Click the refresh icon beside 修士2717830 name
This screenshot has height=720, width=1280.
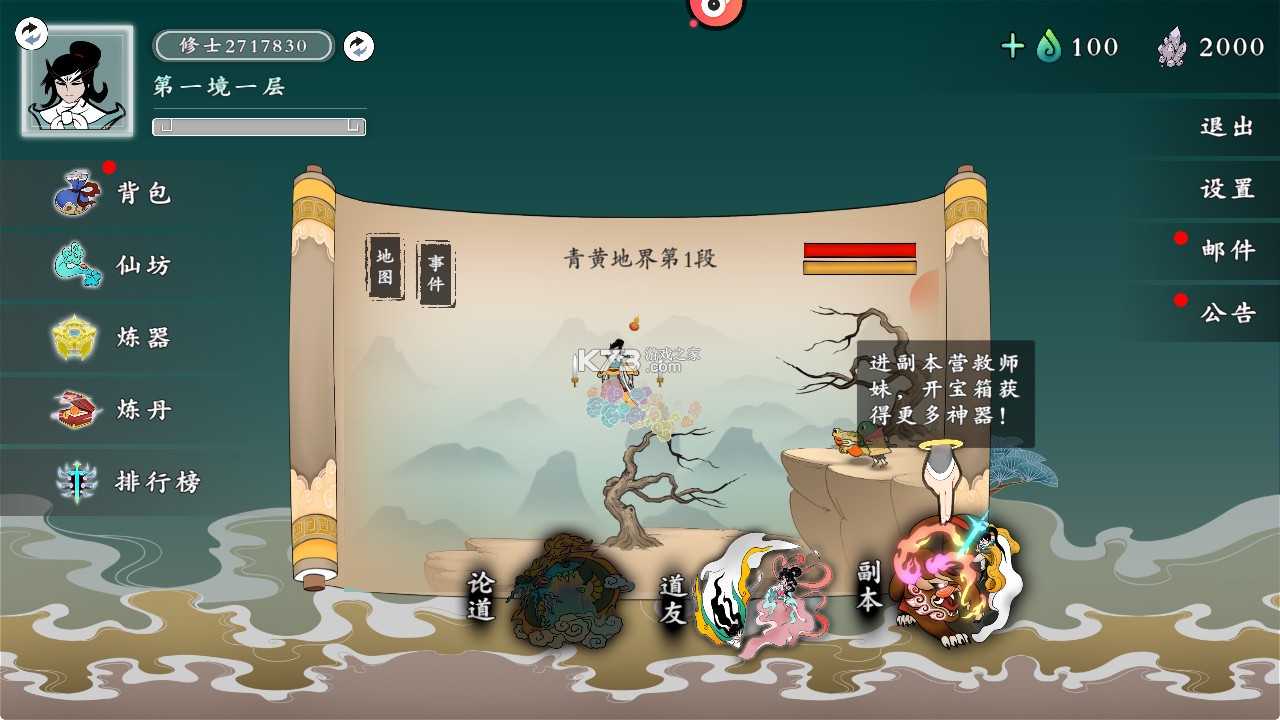[x=357, y=47]
